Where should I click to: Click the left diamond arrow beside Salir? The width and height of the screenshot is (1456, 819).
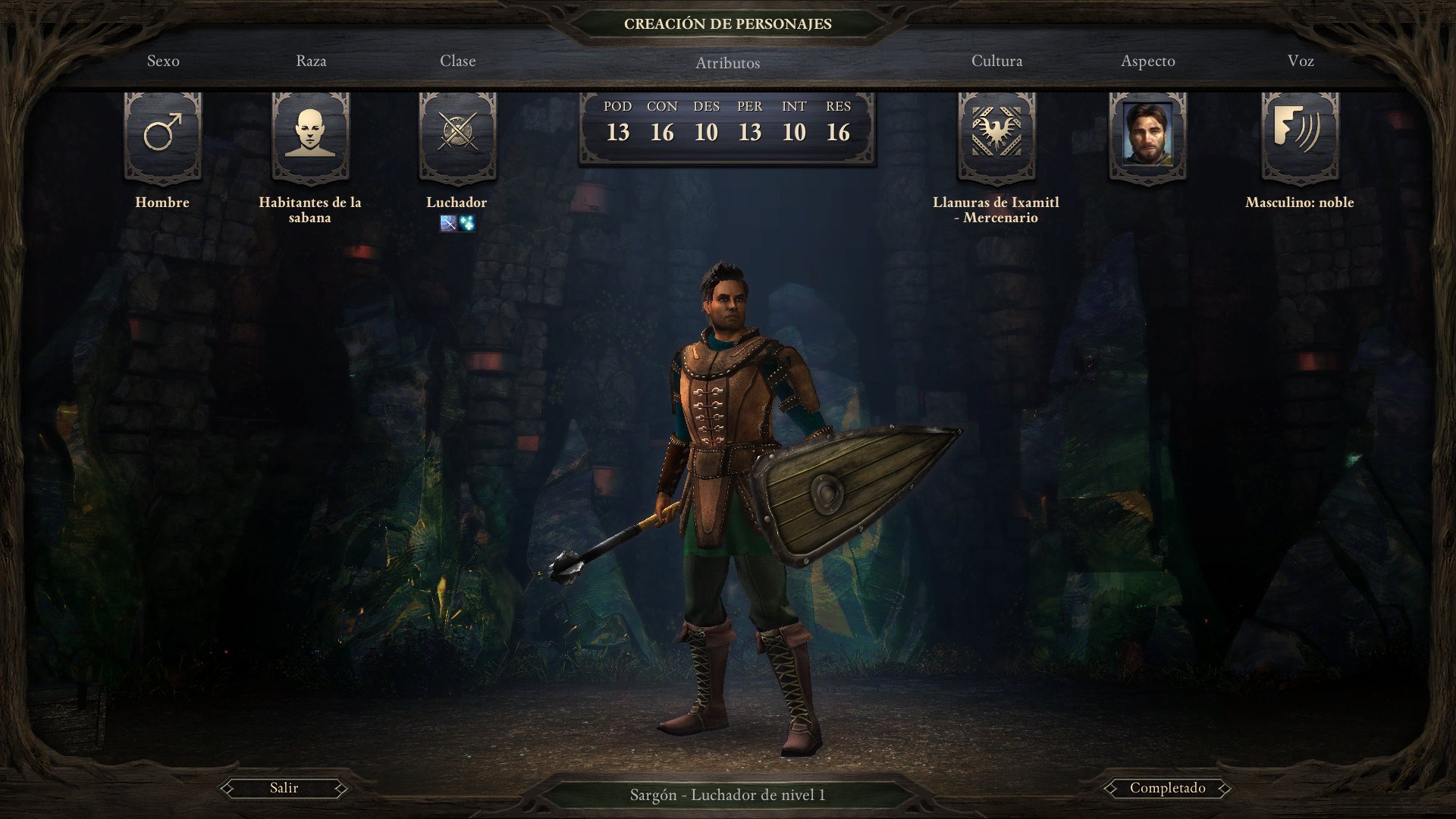click(228, 788)
